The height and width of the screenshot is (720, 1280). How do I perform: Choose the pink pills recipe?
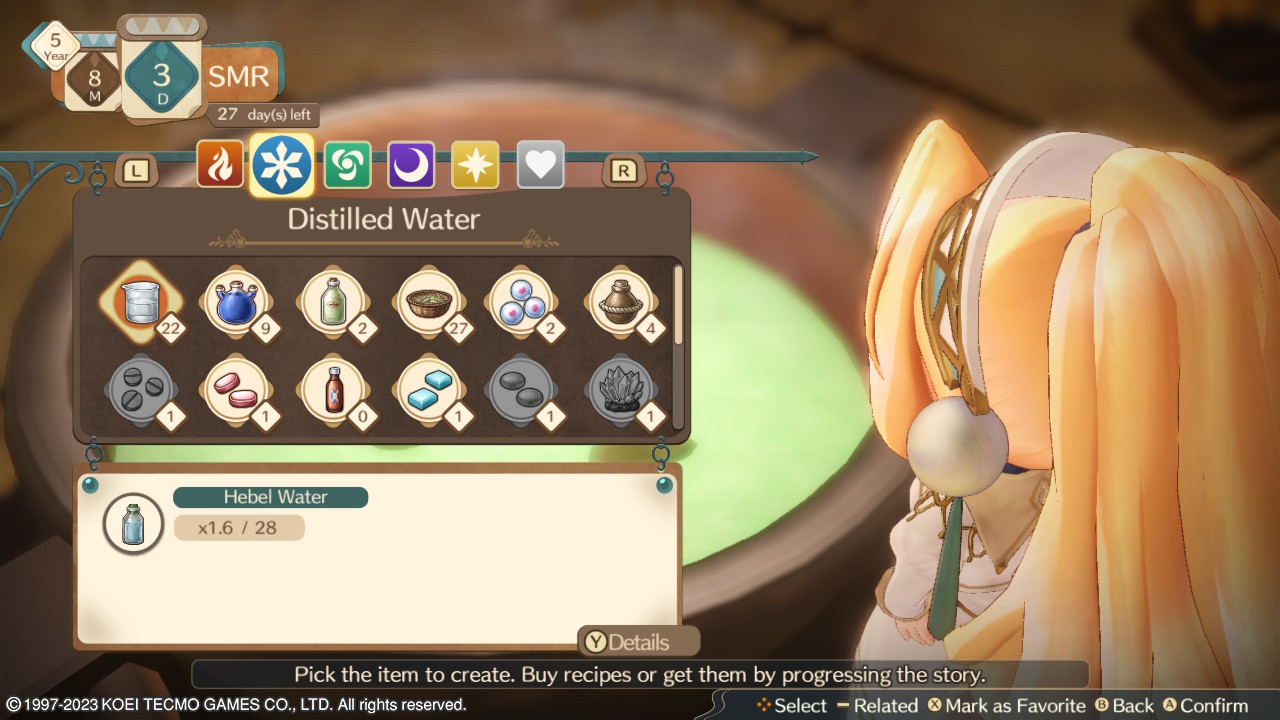[236, 389]
